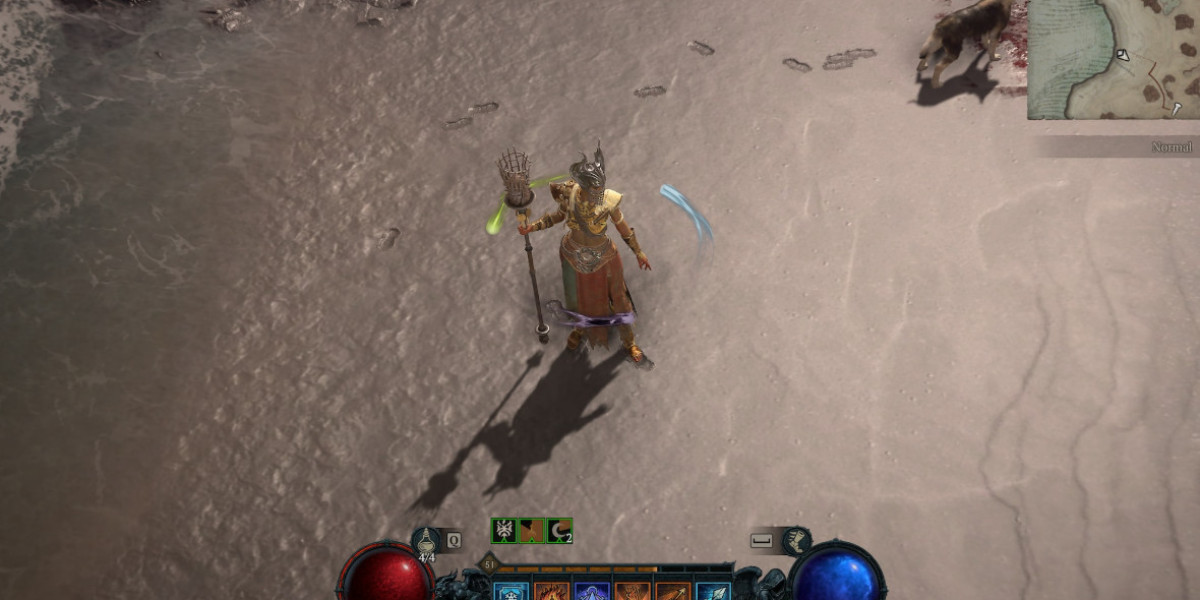Screen dimensions: 1200x600
Task: Activate the evade boot icon
Action: pos(795,540)
